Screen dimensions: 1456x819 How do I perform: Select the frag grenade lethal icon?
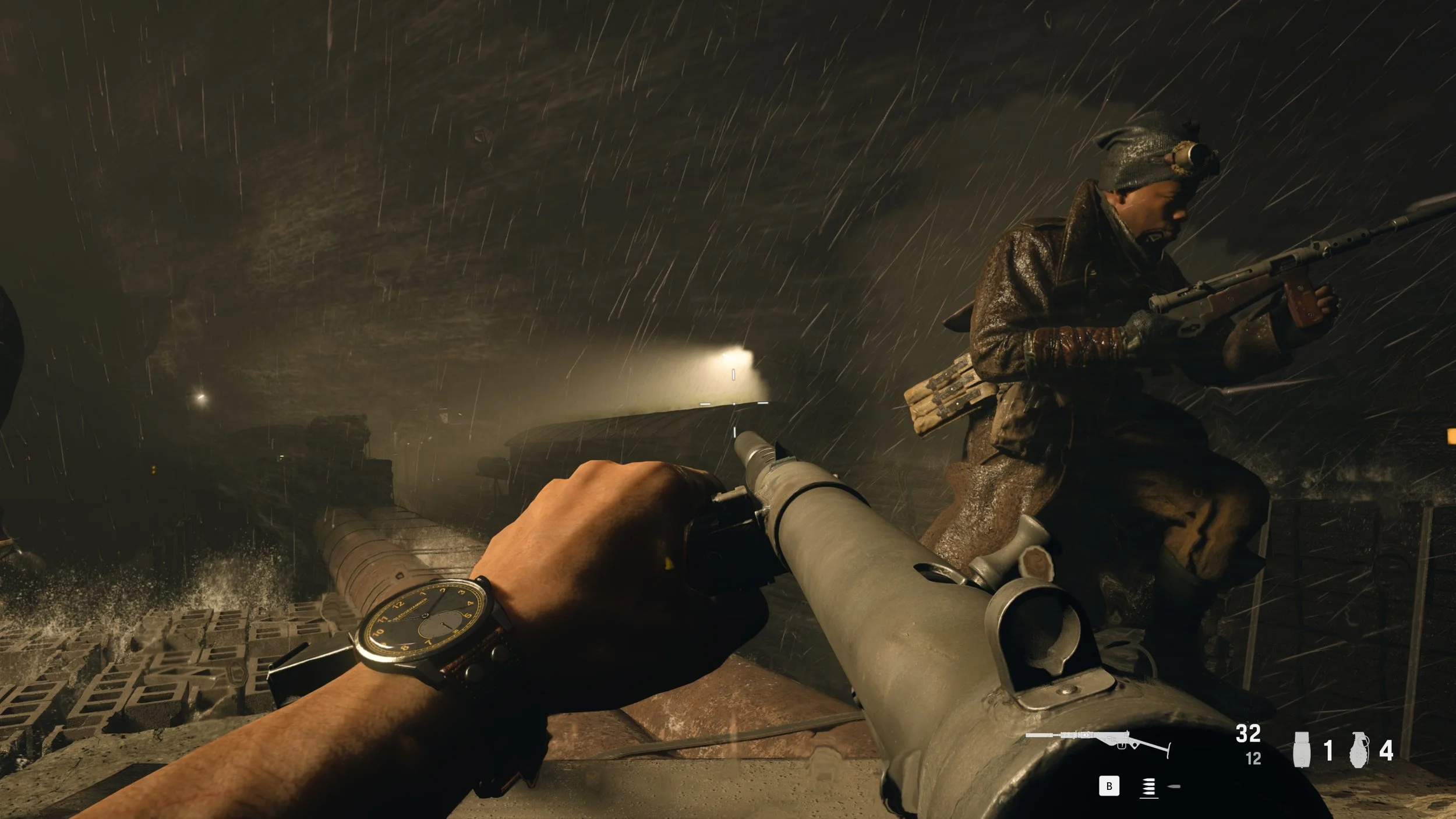click(x=1358, y=750)
